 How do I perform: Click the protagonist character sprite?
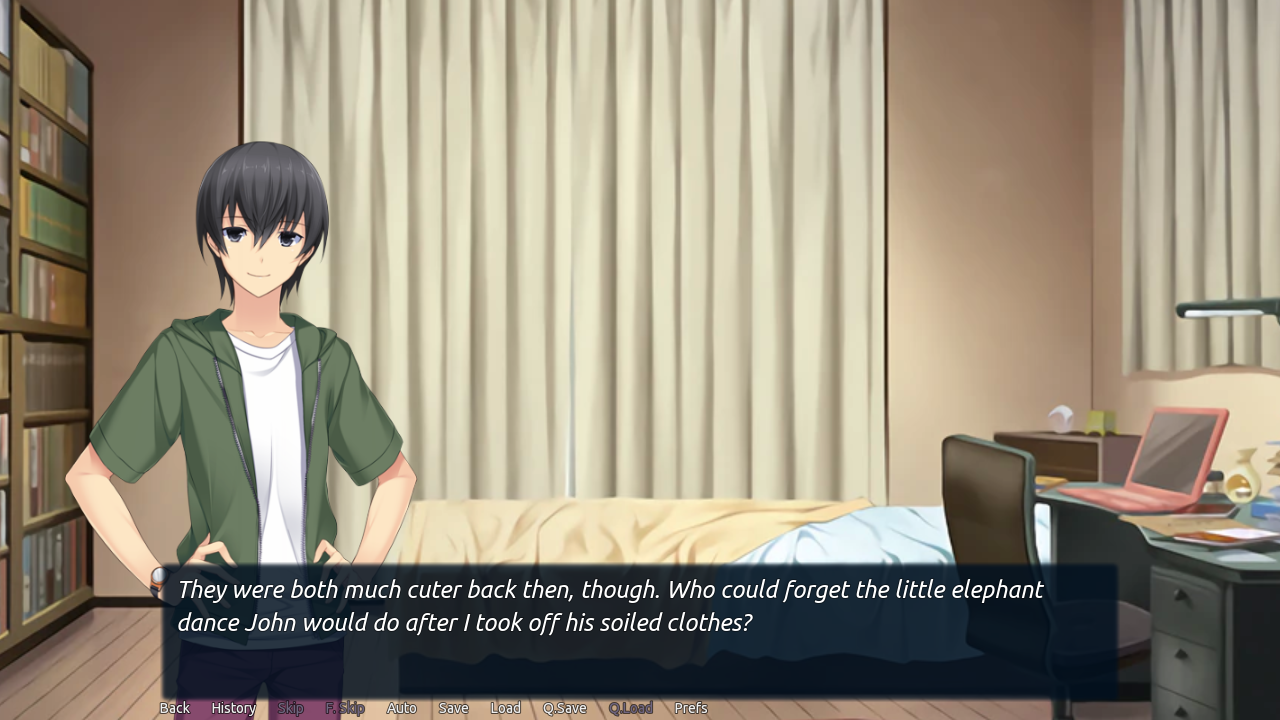(x=250, y=400)
